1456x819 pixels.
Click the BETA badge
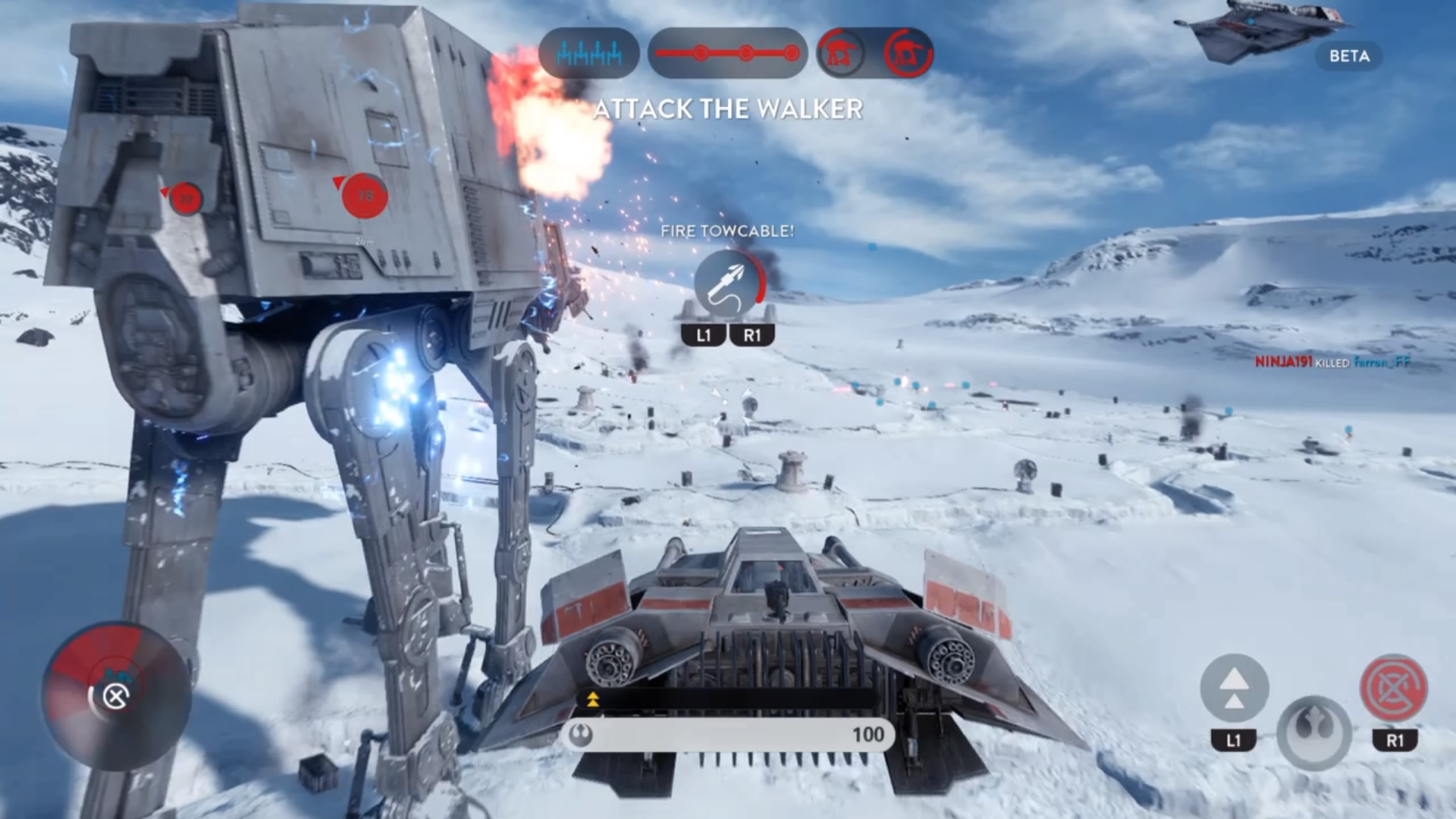click(1349, 56)
